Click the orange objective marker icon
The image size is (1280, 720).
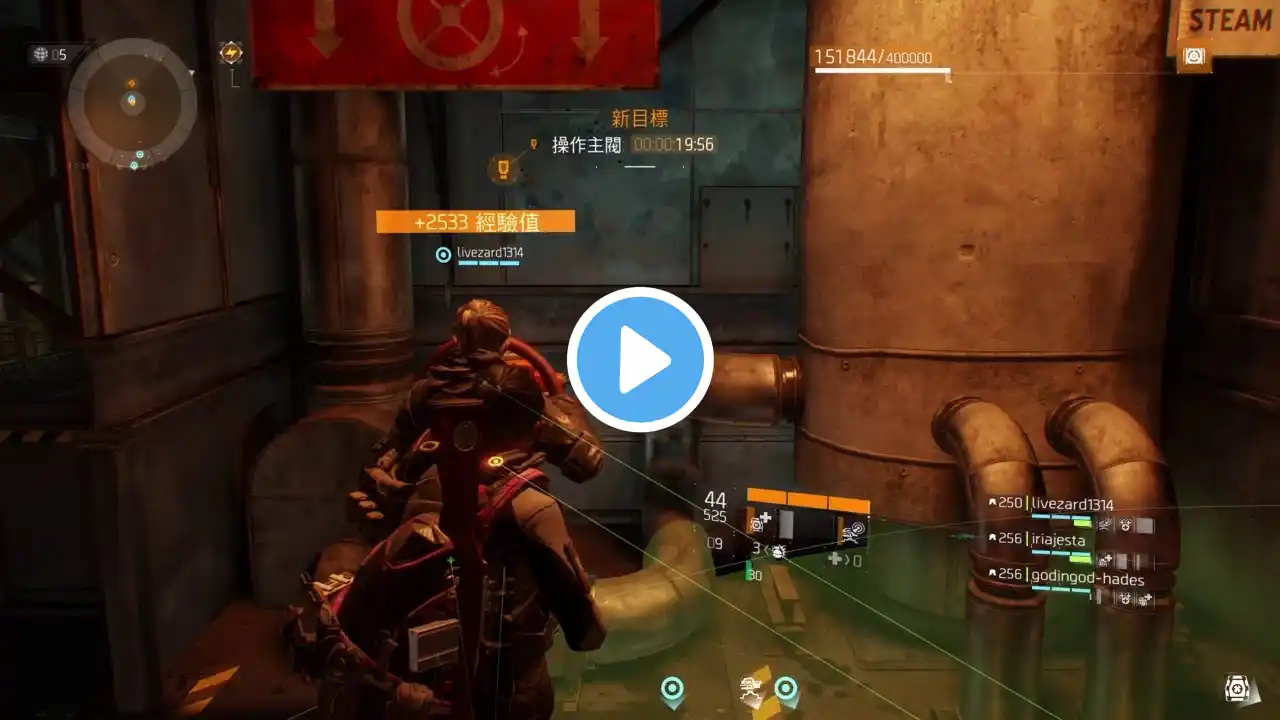(x=503, y=169)
